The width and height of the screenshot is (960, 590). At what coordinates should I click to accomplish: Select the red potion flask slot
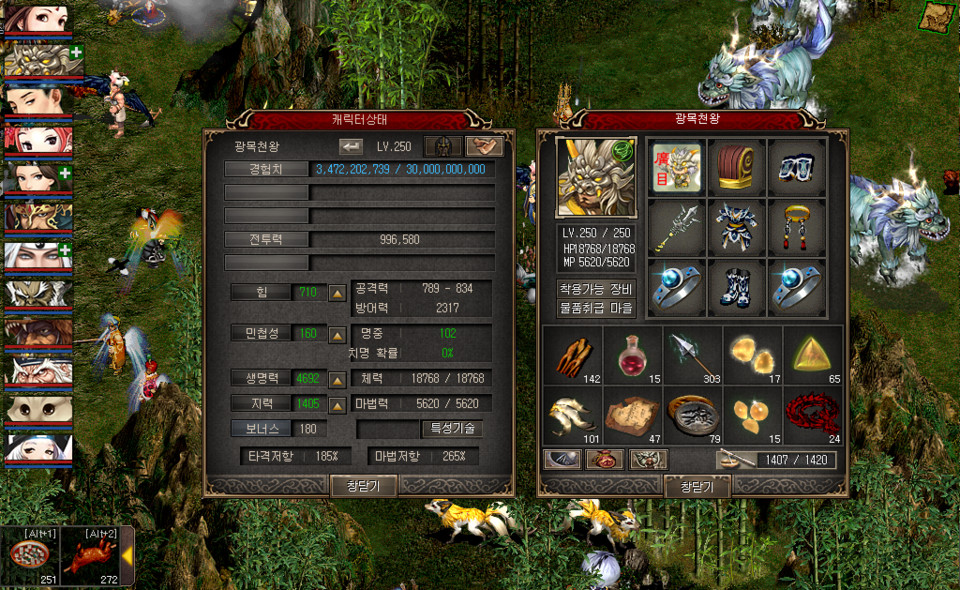633,355
